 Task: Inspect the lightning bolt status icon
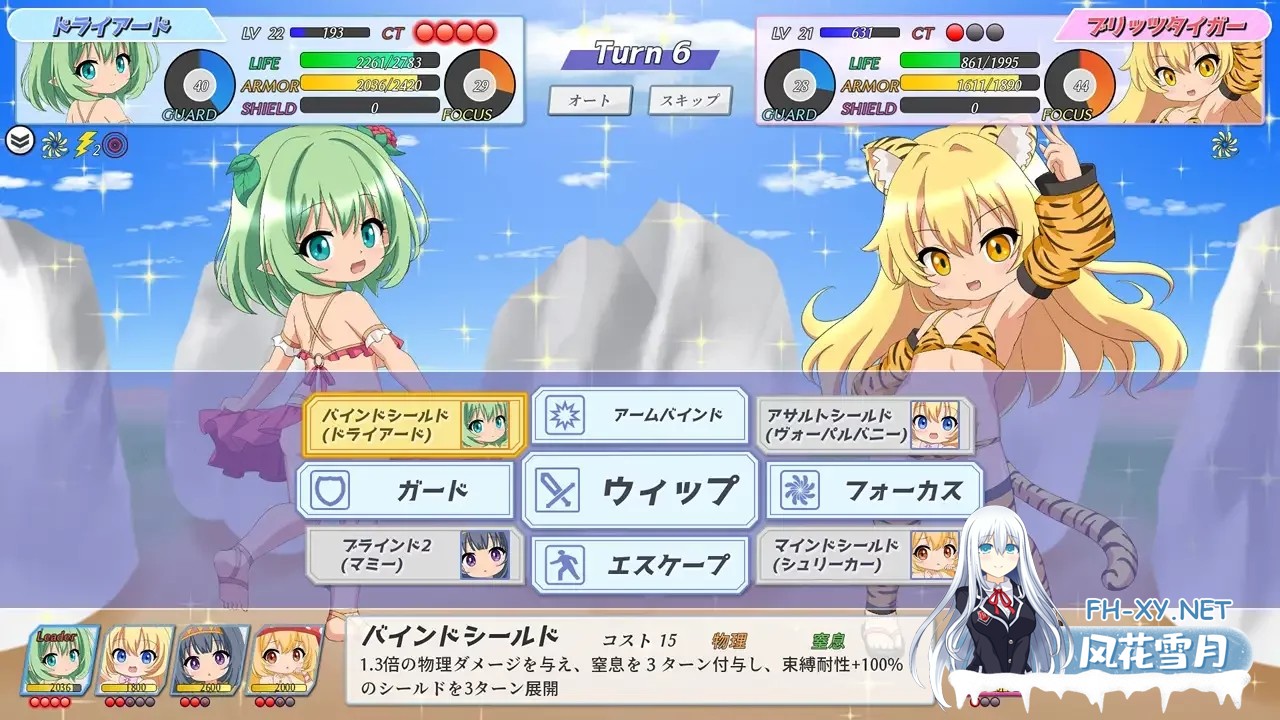tap(86, 144)
